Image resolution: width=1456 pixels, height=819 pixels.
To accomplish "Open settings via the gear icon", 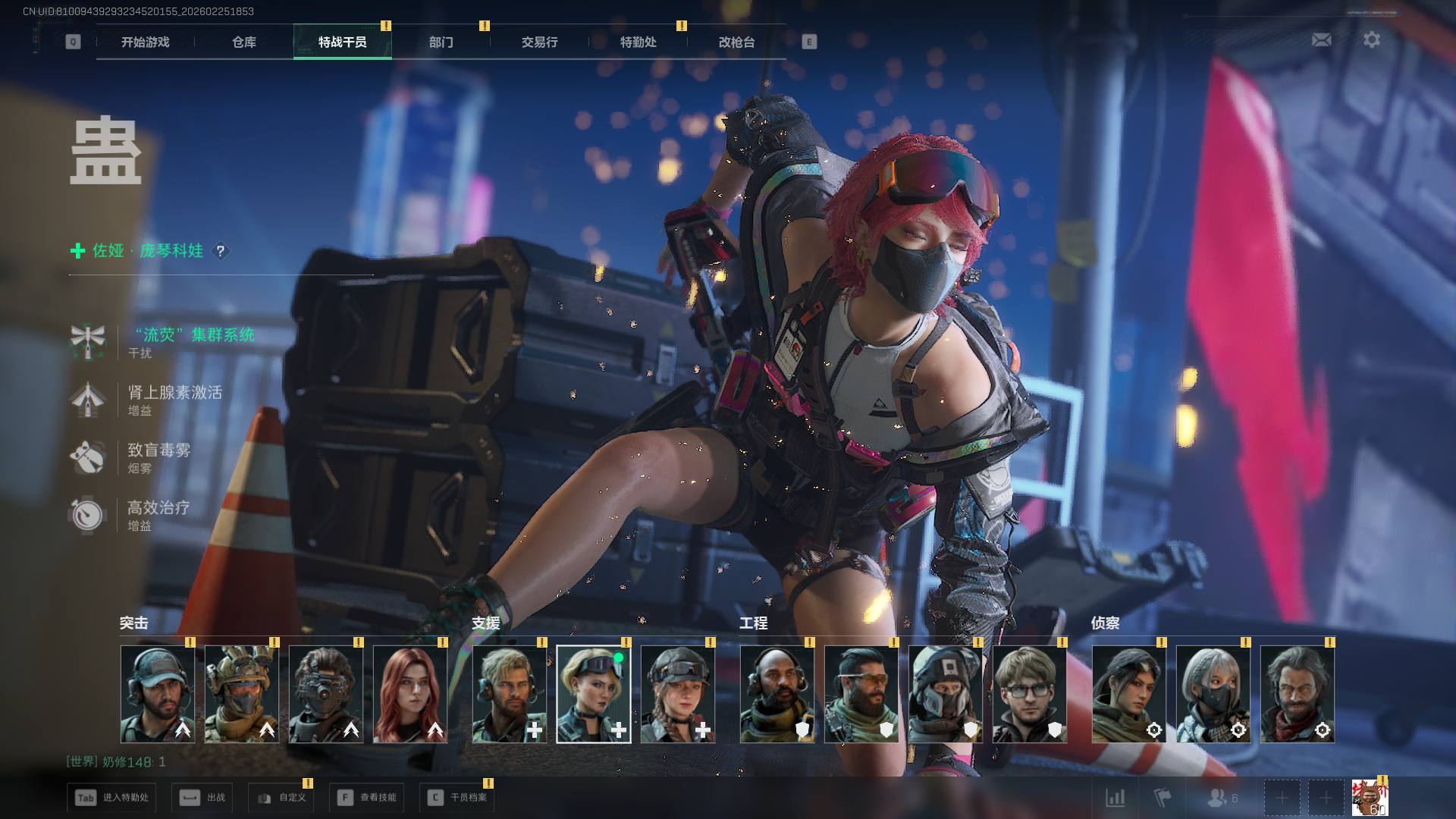I will point(1371,39).
